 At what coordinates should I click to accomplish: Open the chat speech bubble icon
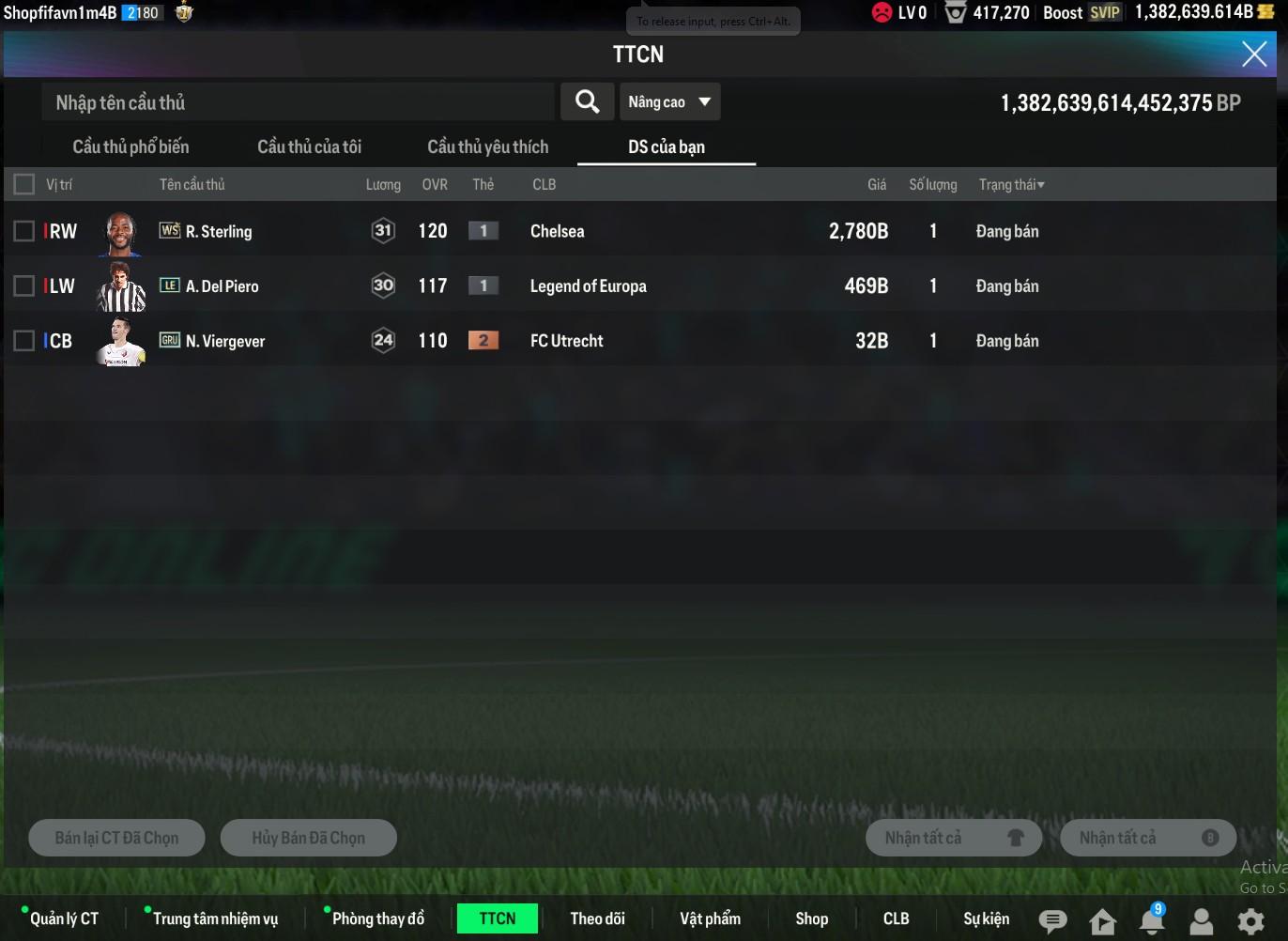1052,921
